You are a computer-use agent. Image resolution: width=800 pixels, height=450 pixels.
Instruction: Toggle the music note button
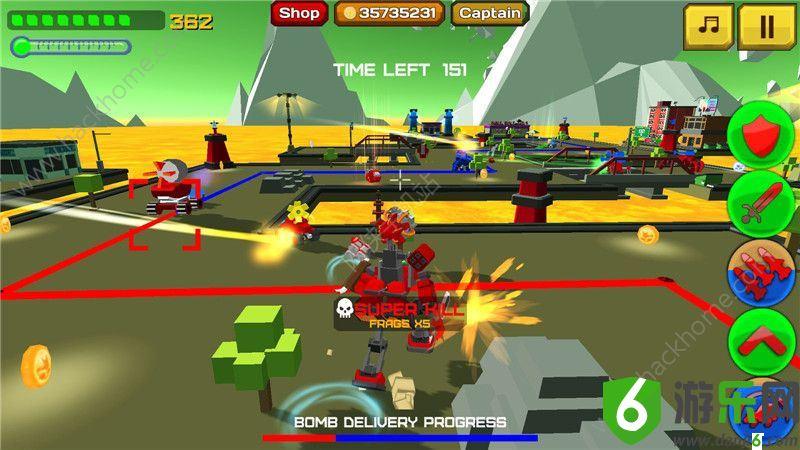[x=708, y=27]
